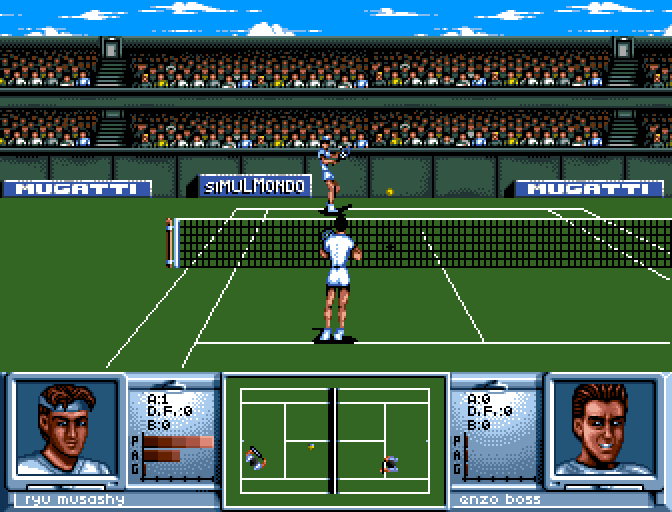Select Enzo Boss's player portrait
Image resolution: width=672 pixels, height=512 pixels.
point(603,430)
